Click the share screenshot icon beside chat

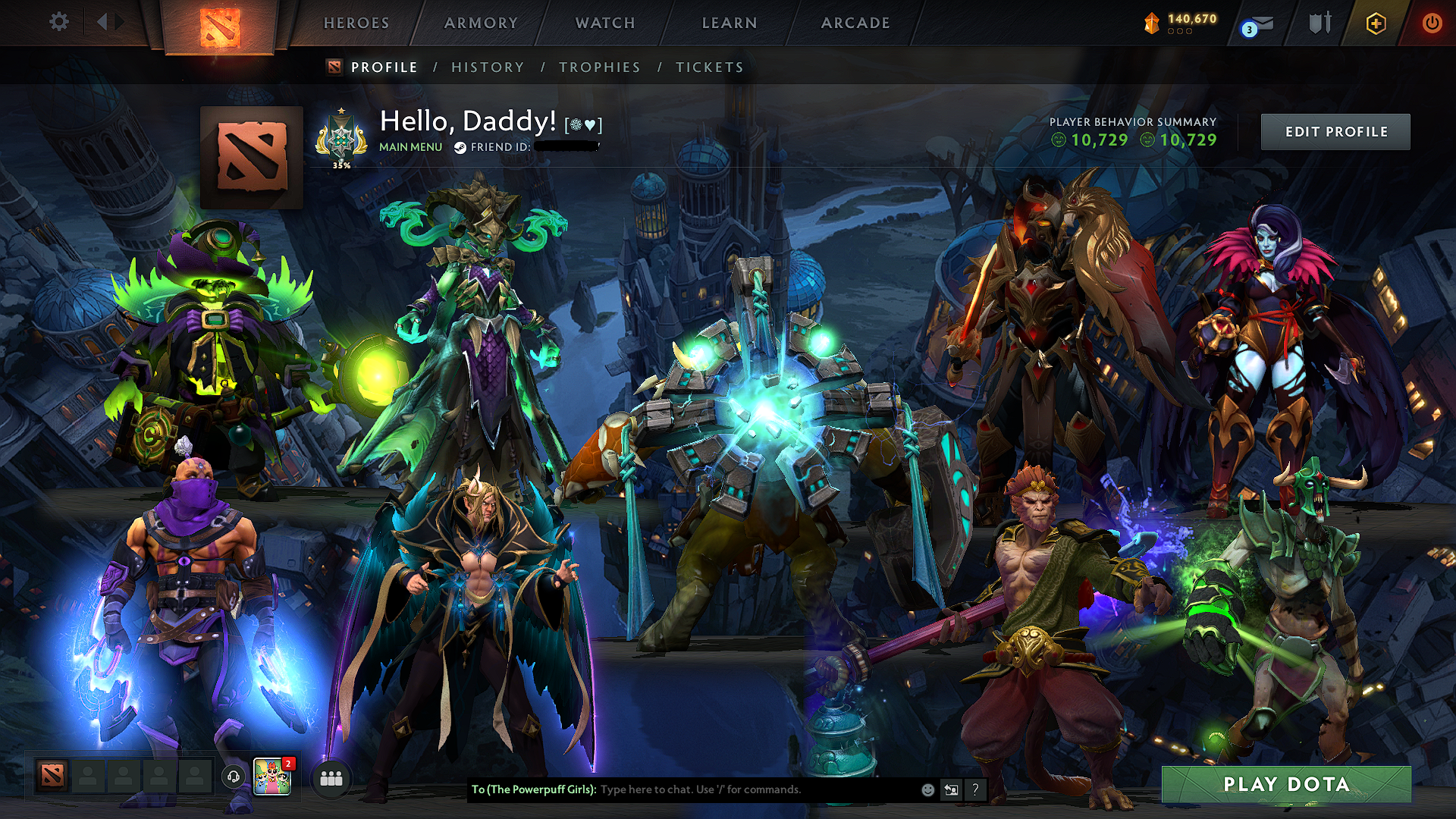coord(950,789)
